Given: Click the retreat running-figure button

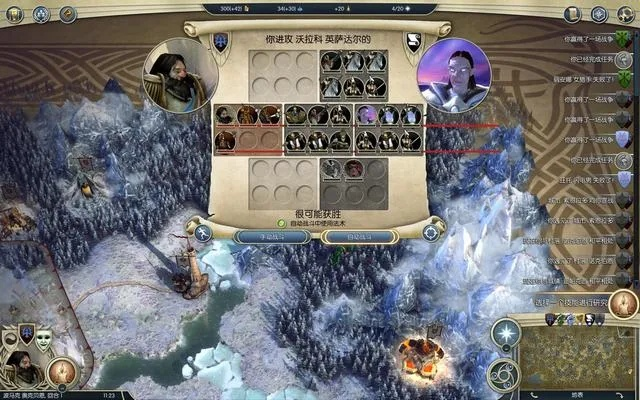Looking at the screenshot, I should (203, 234).
